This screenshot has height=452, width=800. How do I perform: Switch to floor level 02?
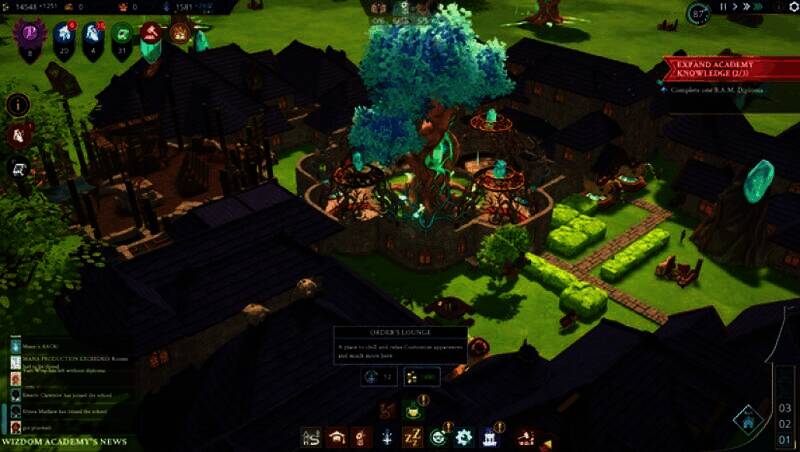tap(785, 424)
